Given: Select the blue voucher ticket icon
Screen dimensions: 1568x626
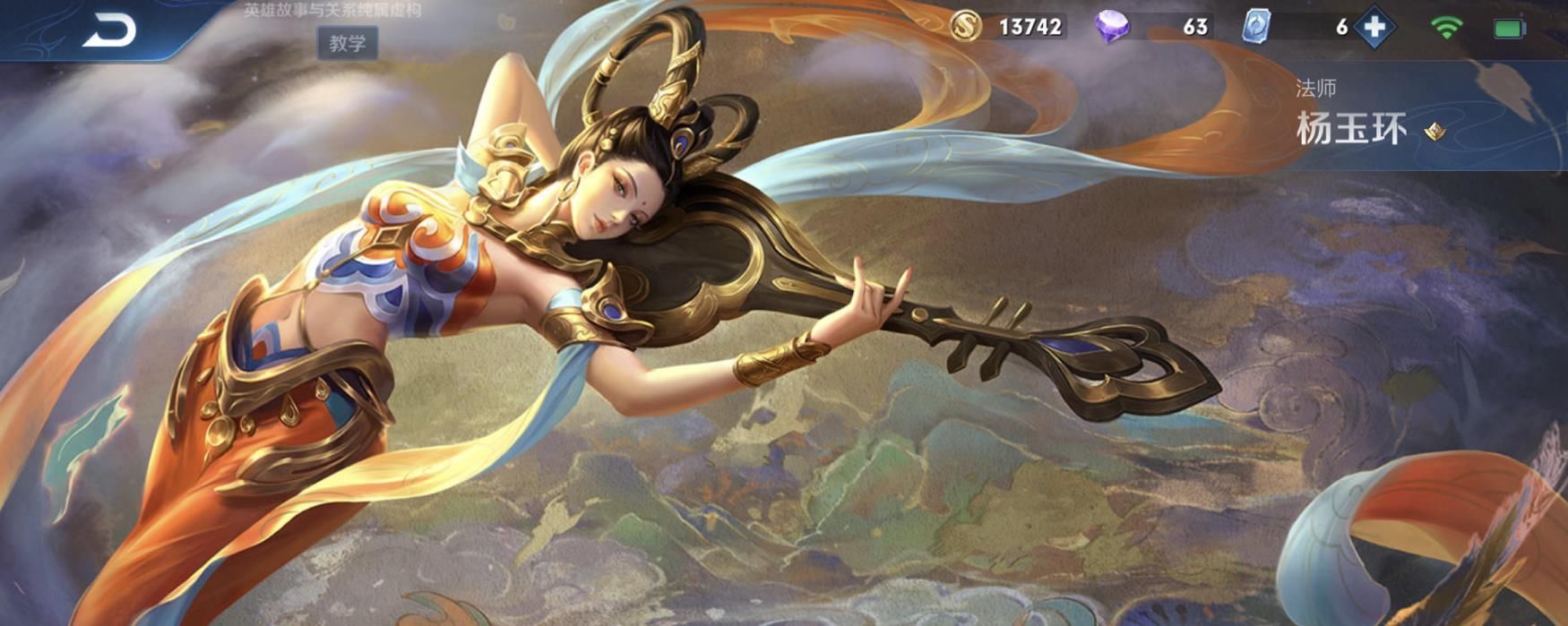Looking at the screenshot, I should point(1255,27).
